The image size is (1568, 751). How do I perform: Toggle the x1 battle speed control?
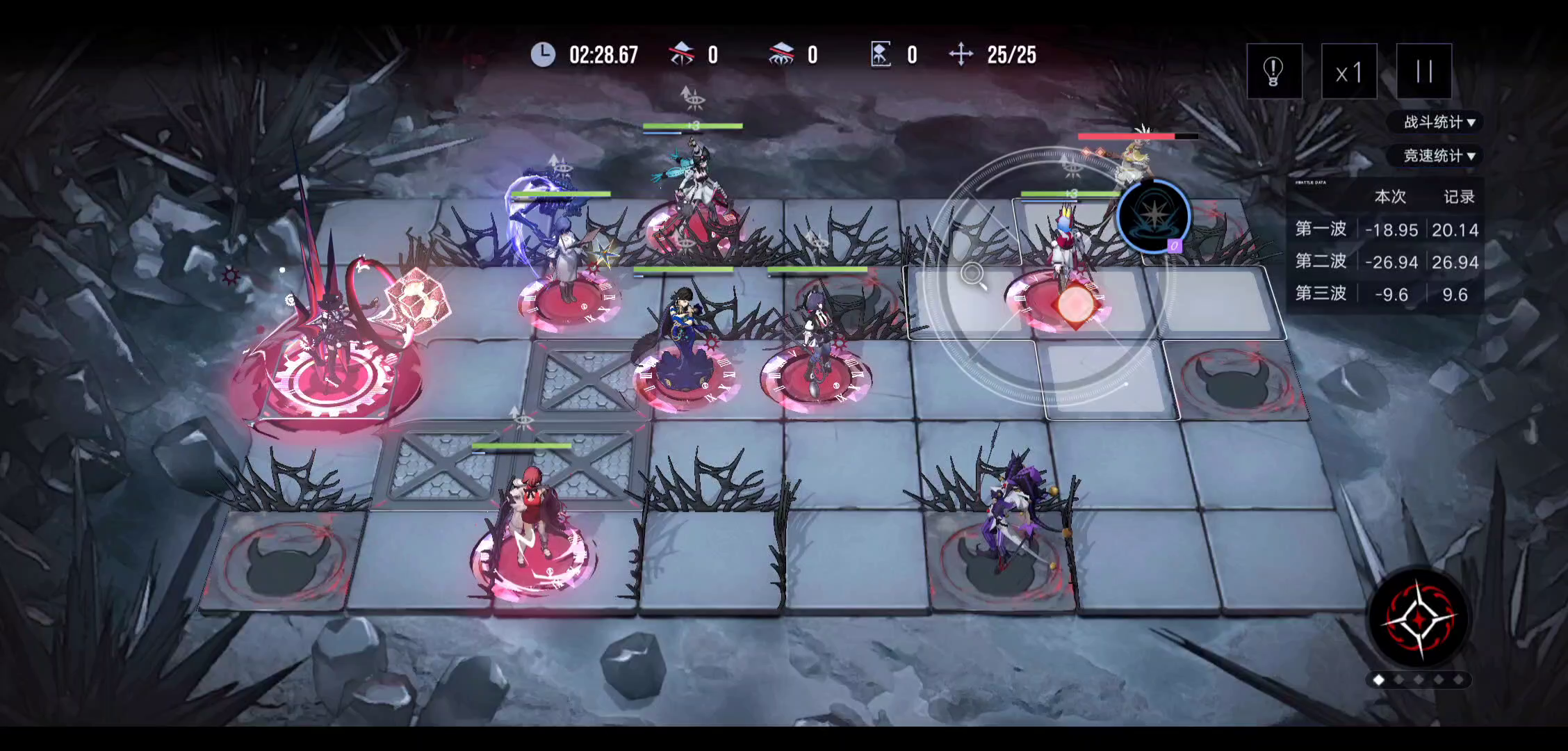1348,70
